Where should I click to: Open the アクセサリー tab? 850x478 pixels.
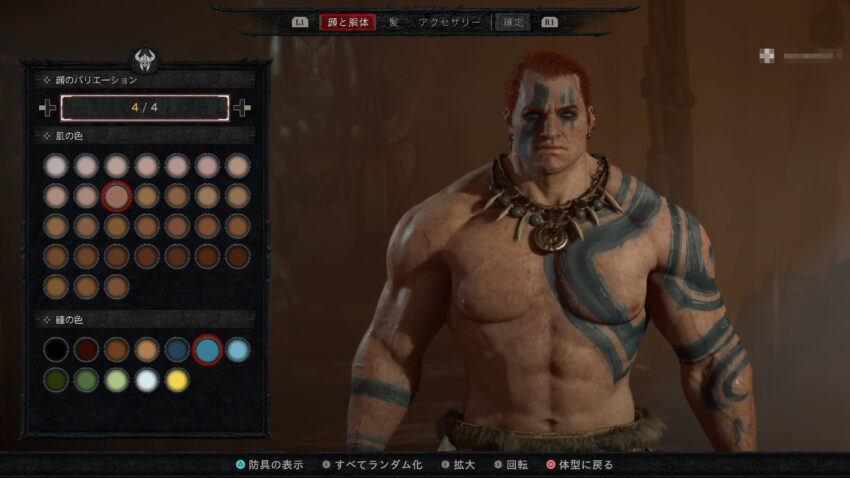pyautogui.click(x=450, y=21)
